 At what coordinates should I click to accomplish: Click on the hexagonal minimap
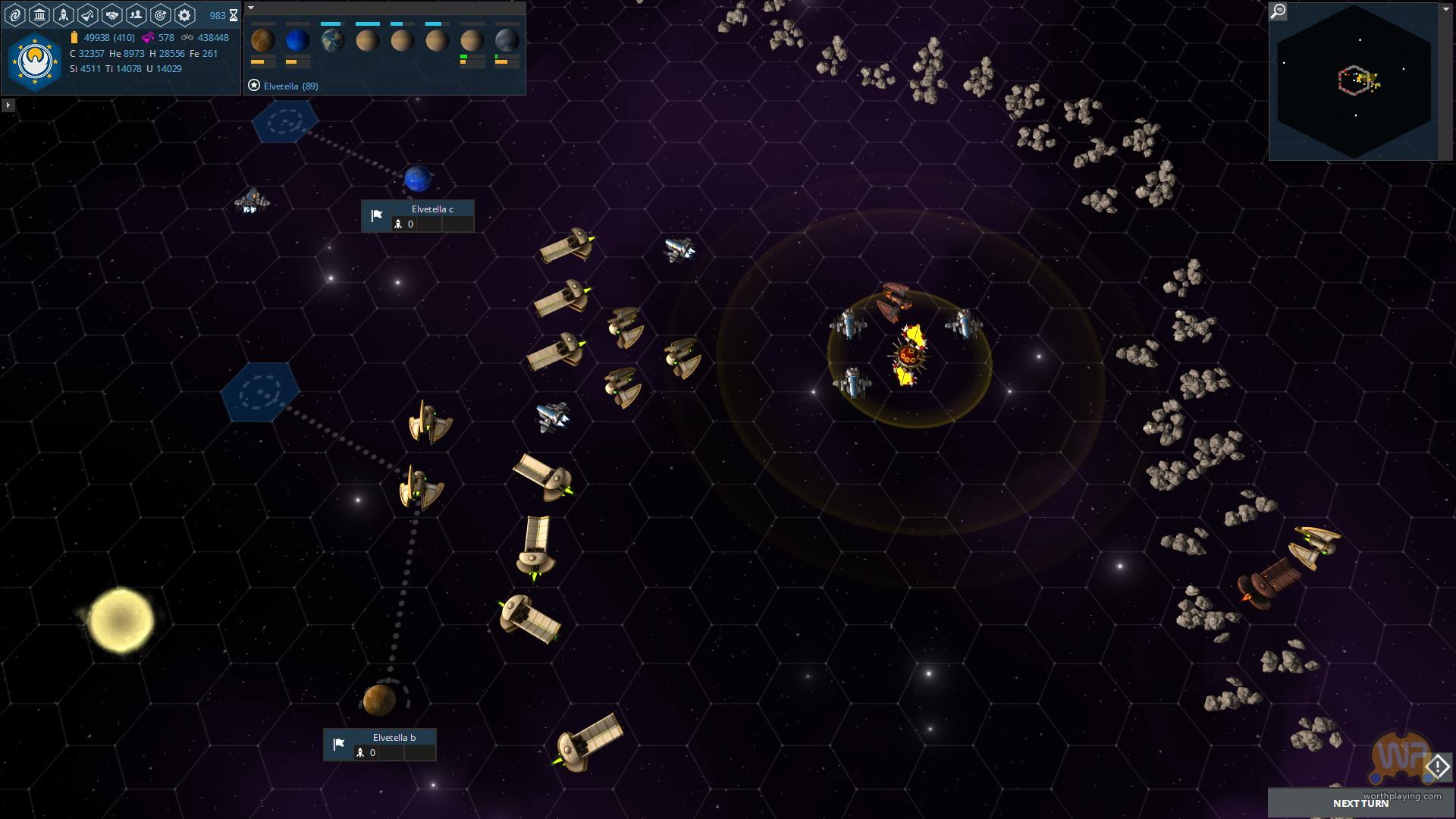(1354, 82)
